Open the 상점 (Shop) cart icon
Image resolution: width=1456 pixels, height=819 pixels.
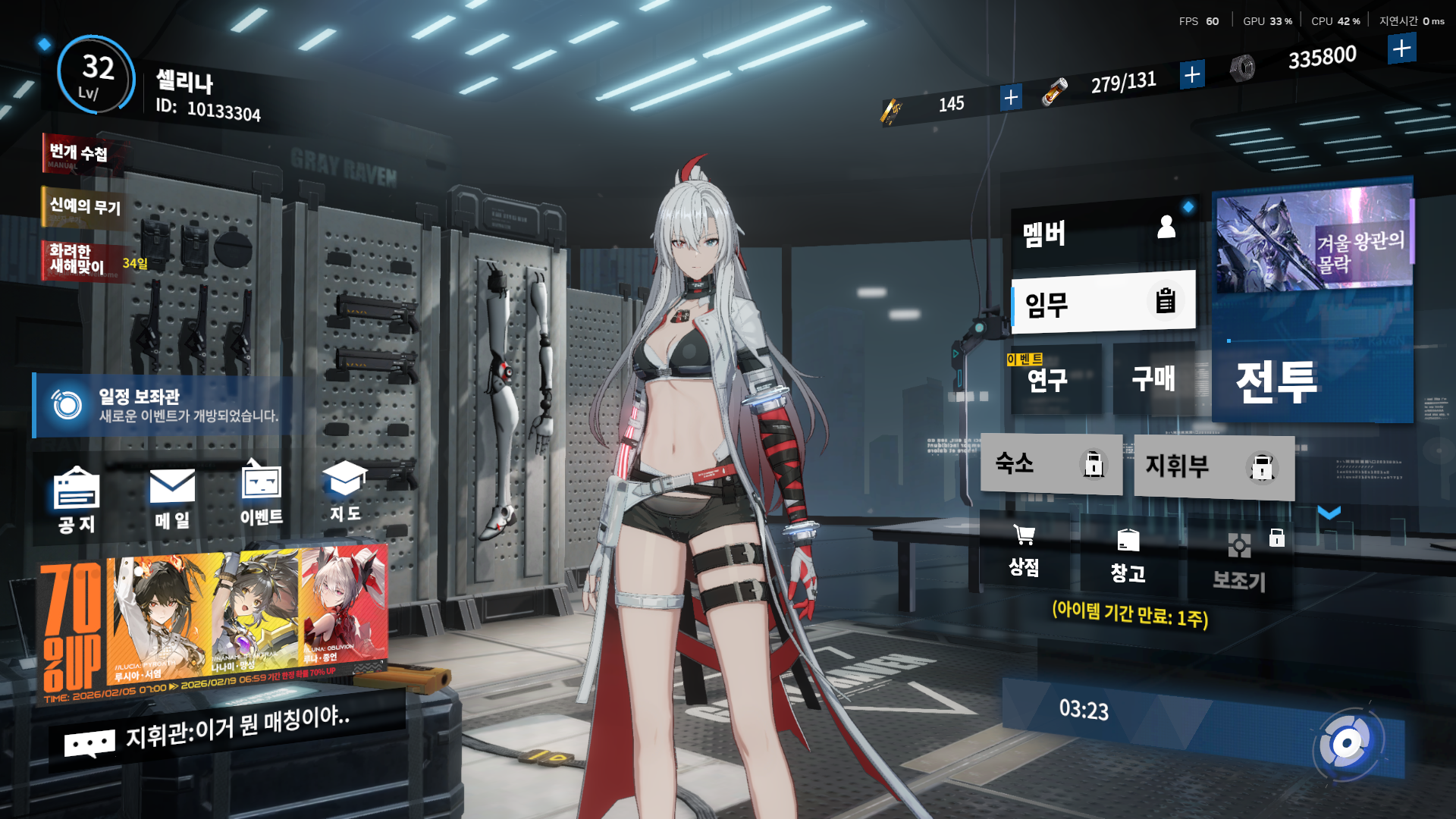(x=1024, y=551)
